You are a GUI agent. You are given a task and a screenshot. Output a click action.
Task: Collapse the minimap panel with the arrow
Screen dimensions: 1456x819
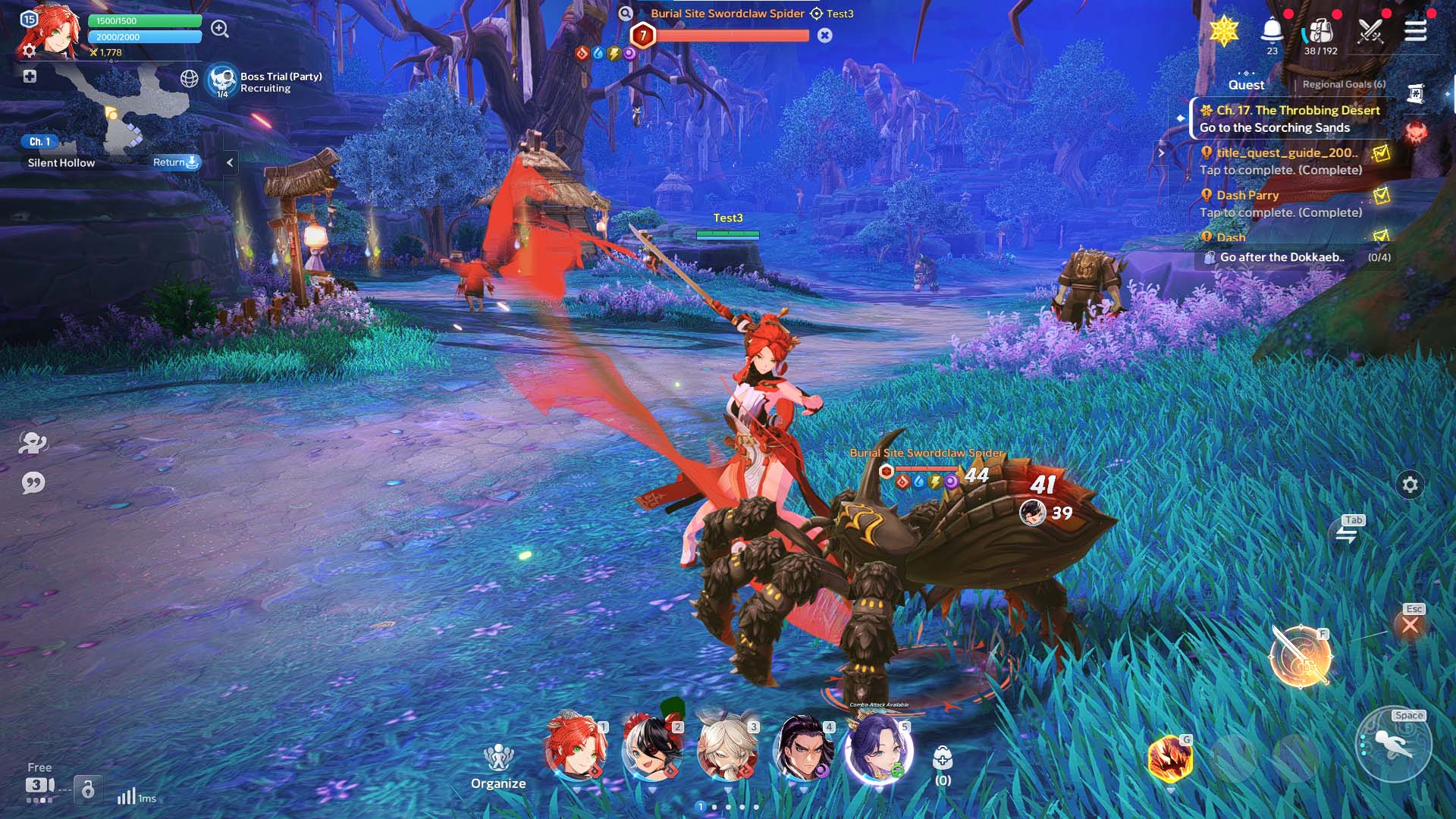pyautogui.click(x=230, y=162)
